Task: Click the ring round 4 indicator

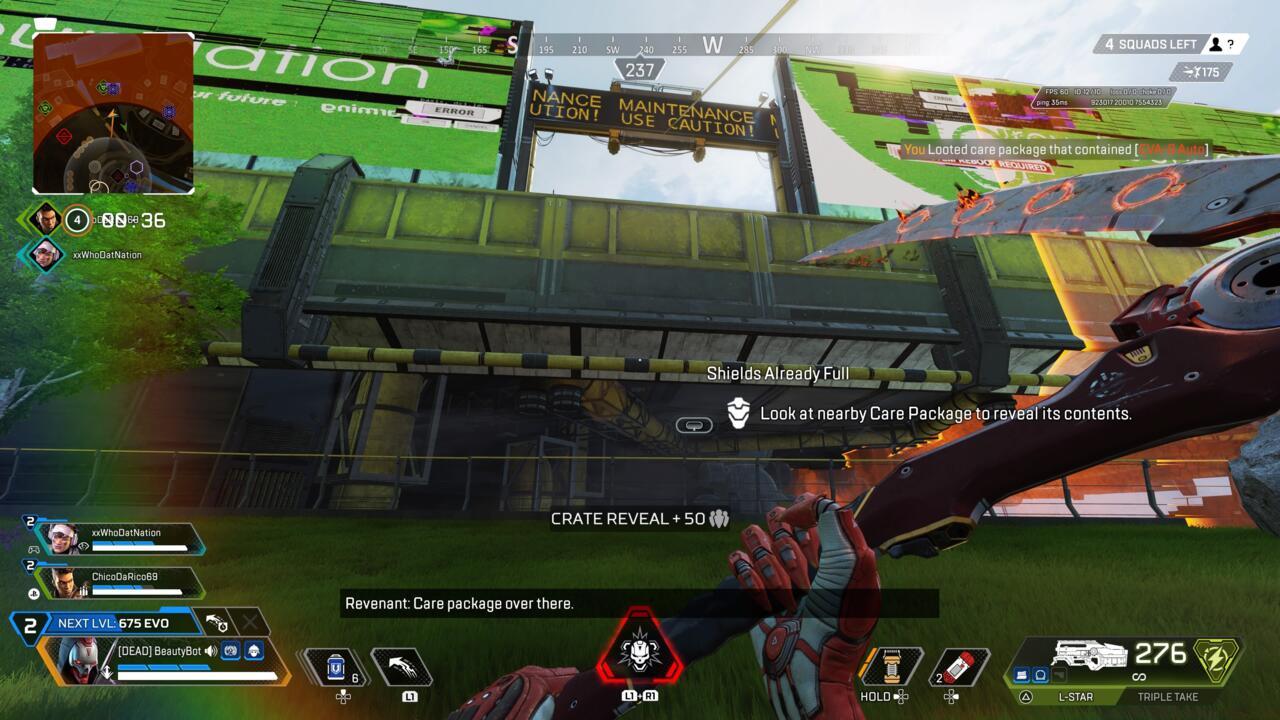Action: click(77, 219)
